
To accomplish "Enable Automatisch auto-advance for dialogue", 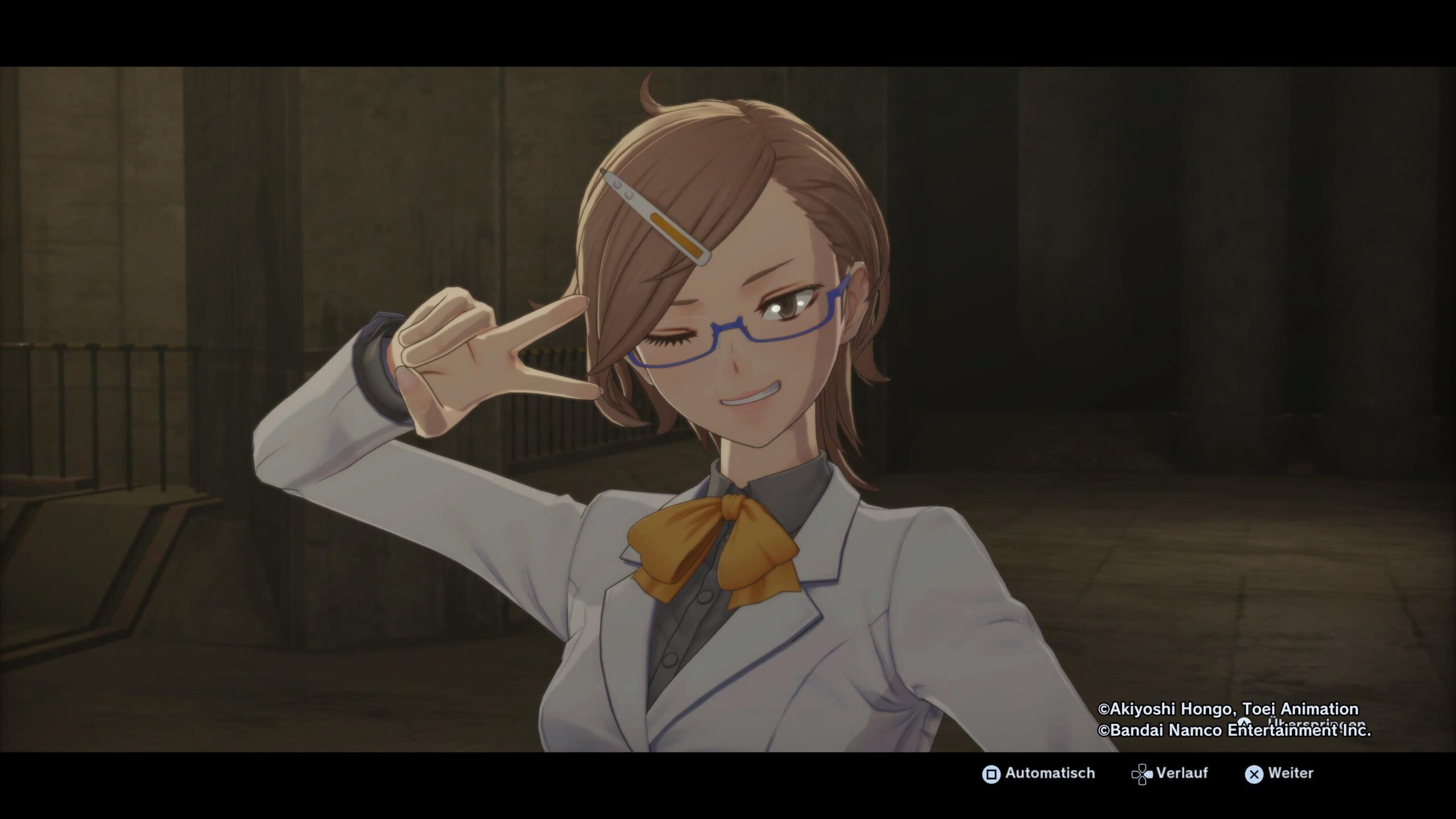I will pyautogui.click(x=1039, y=773).
